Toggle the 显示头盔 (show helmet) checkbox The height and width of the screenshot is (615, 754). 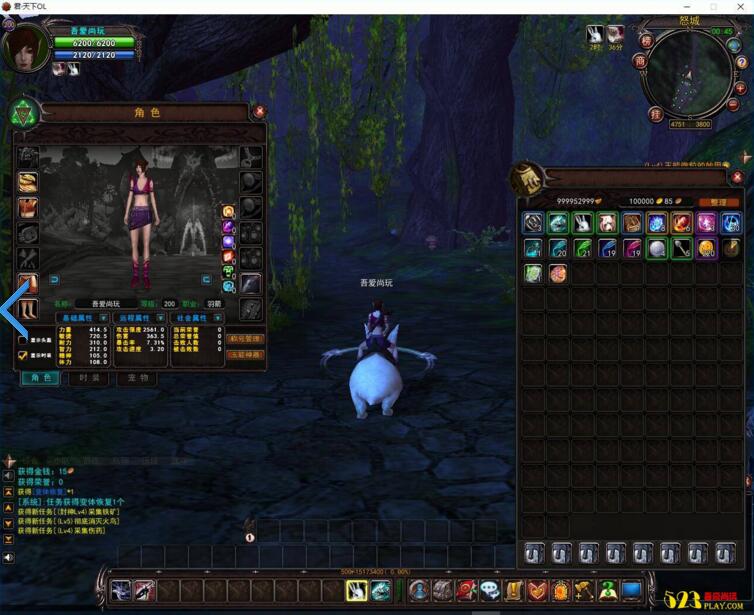click(23, 340)
